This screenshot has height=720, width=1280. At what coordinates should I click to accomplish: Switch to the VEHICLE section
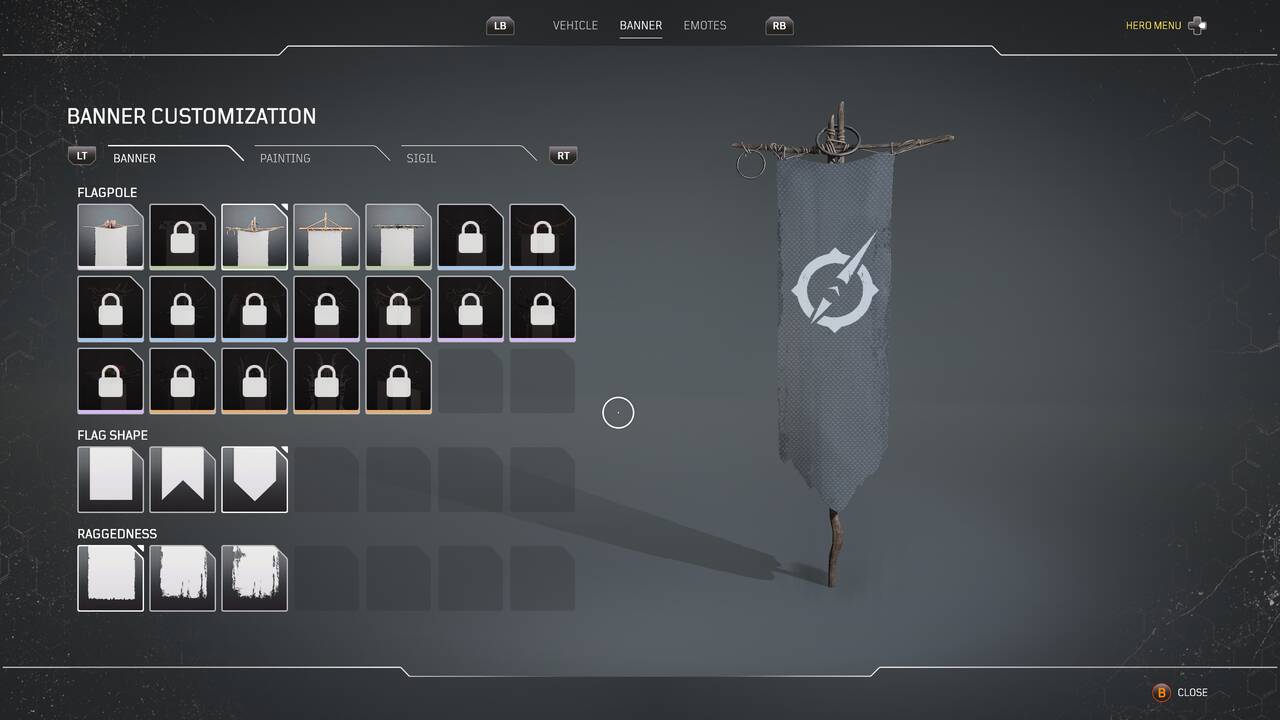(575, 25)
